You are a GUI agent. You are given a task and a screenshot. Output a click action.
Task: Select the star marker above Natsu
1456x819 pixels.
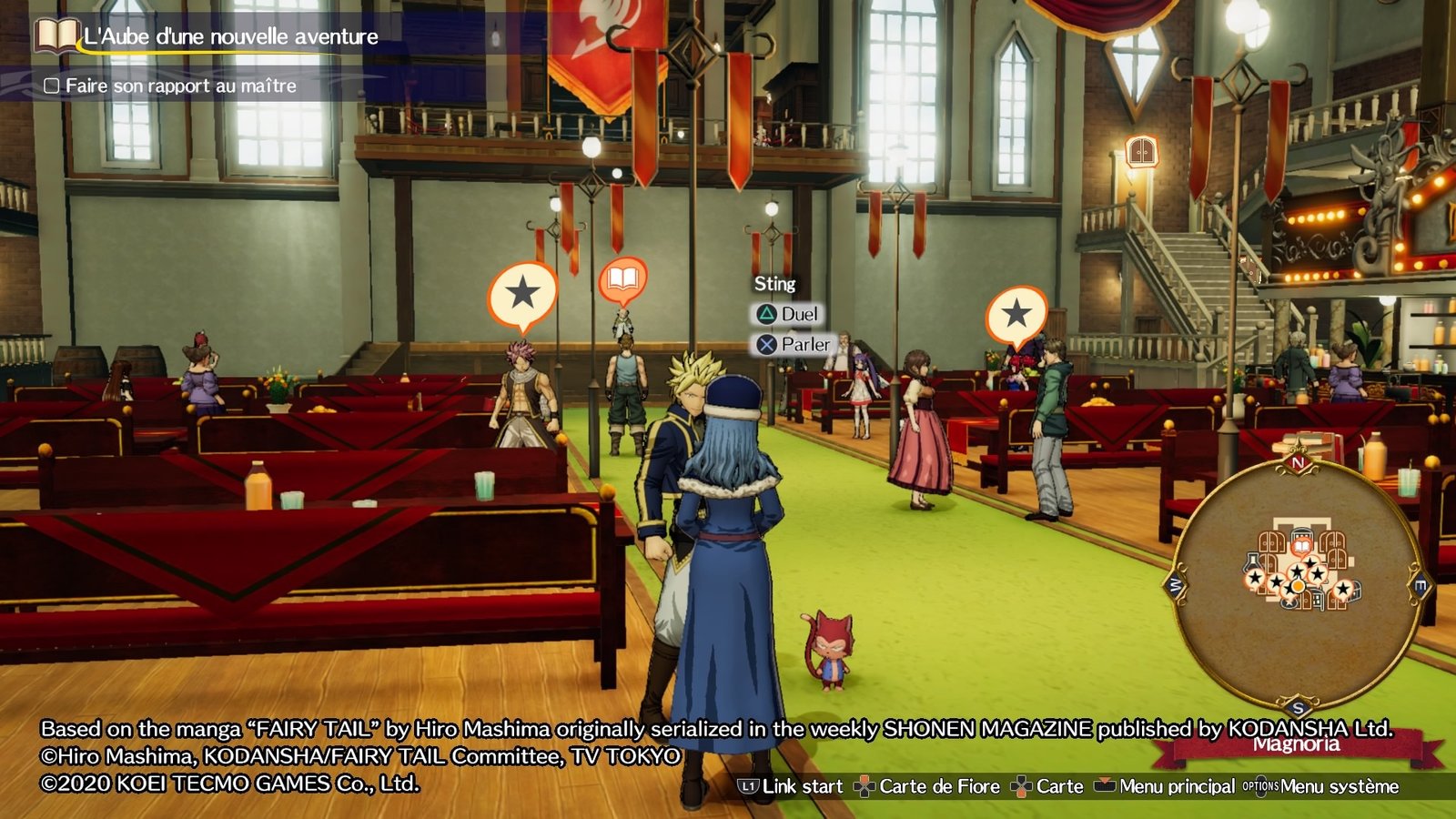(x=522, y=294)
